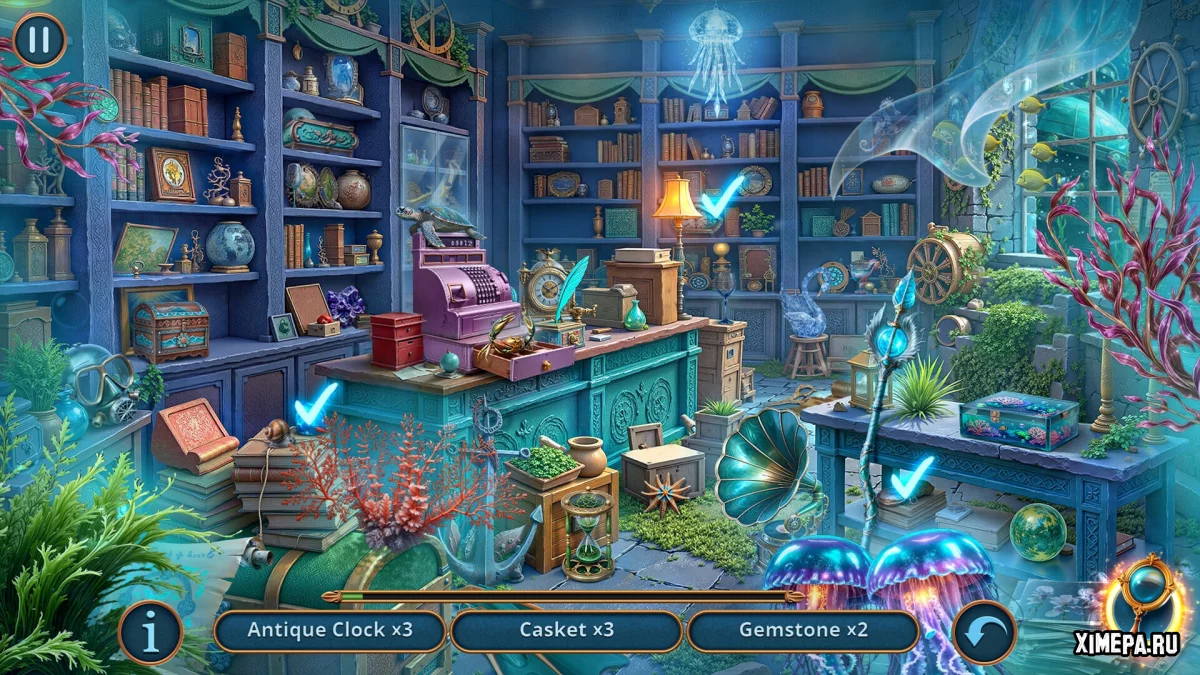The width and height of the screenshot is (1200, 675).
Task: Select the Casket x3 objective
Action: click(566, 631)
